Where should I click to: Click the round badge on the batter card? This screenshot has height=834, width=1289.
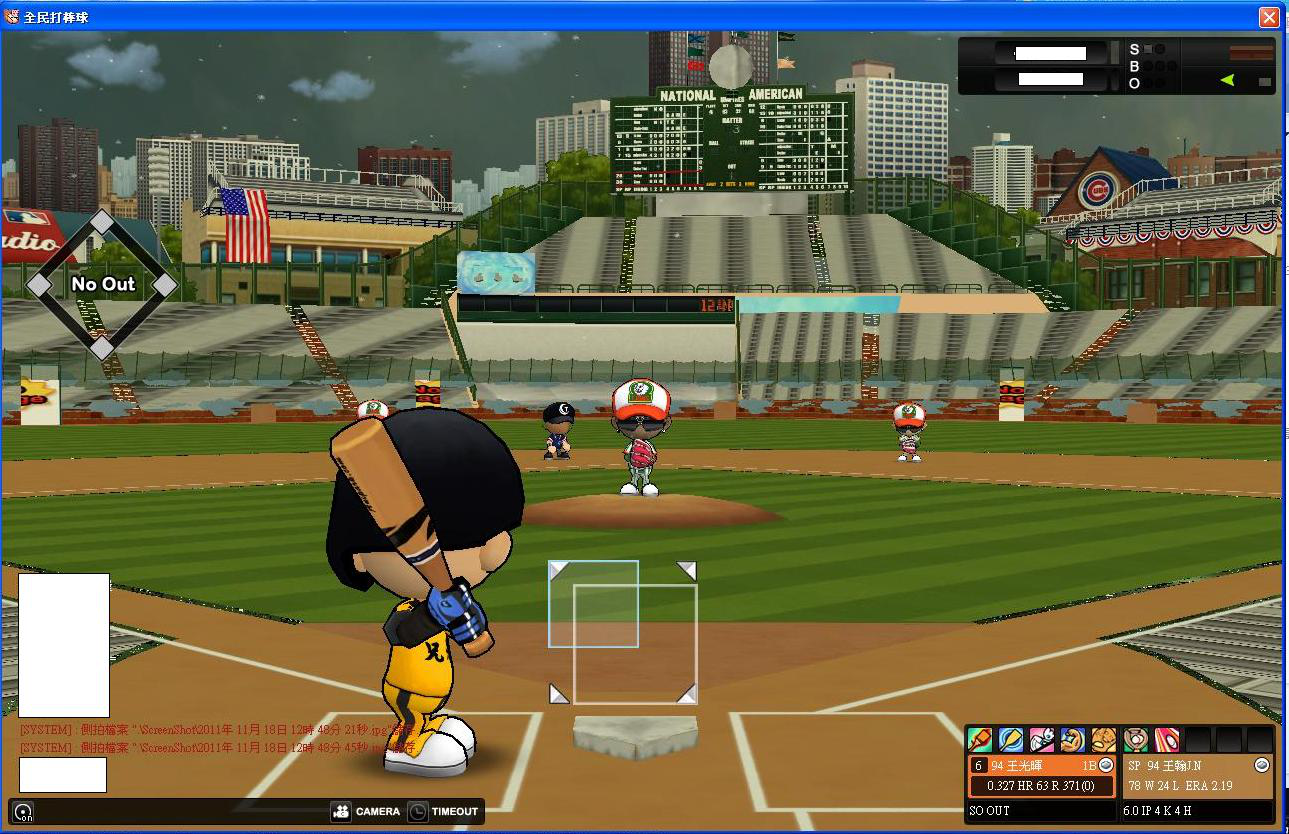tap(1105, 765)
